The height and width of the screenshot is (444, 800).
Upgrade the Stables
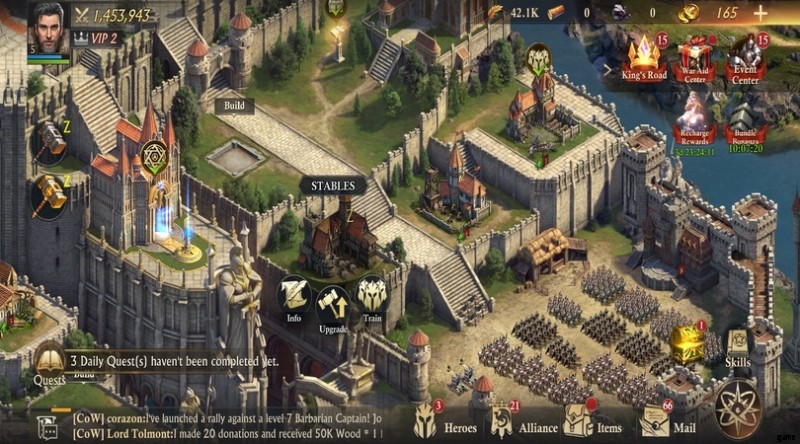[x=332, y=307]
